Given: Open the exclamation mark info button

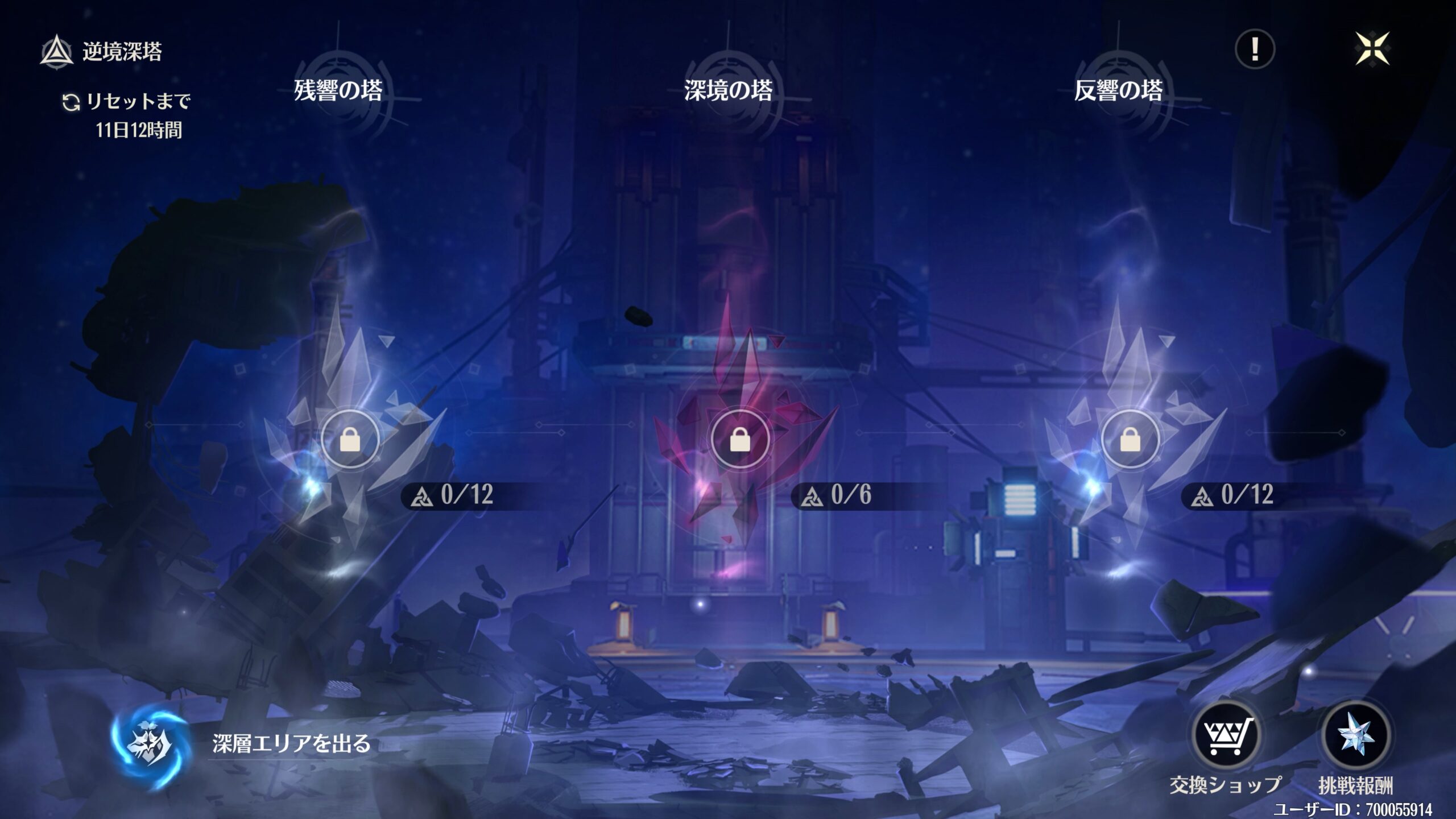Looking at the screenshot, I should (x=1255, y=49).
